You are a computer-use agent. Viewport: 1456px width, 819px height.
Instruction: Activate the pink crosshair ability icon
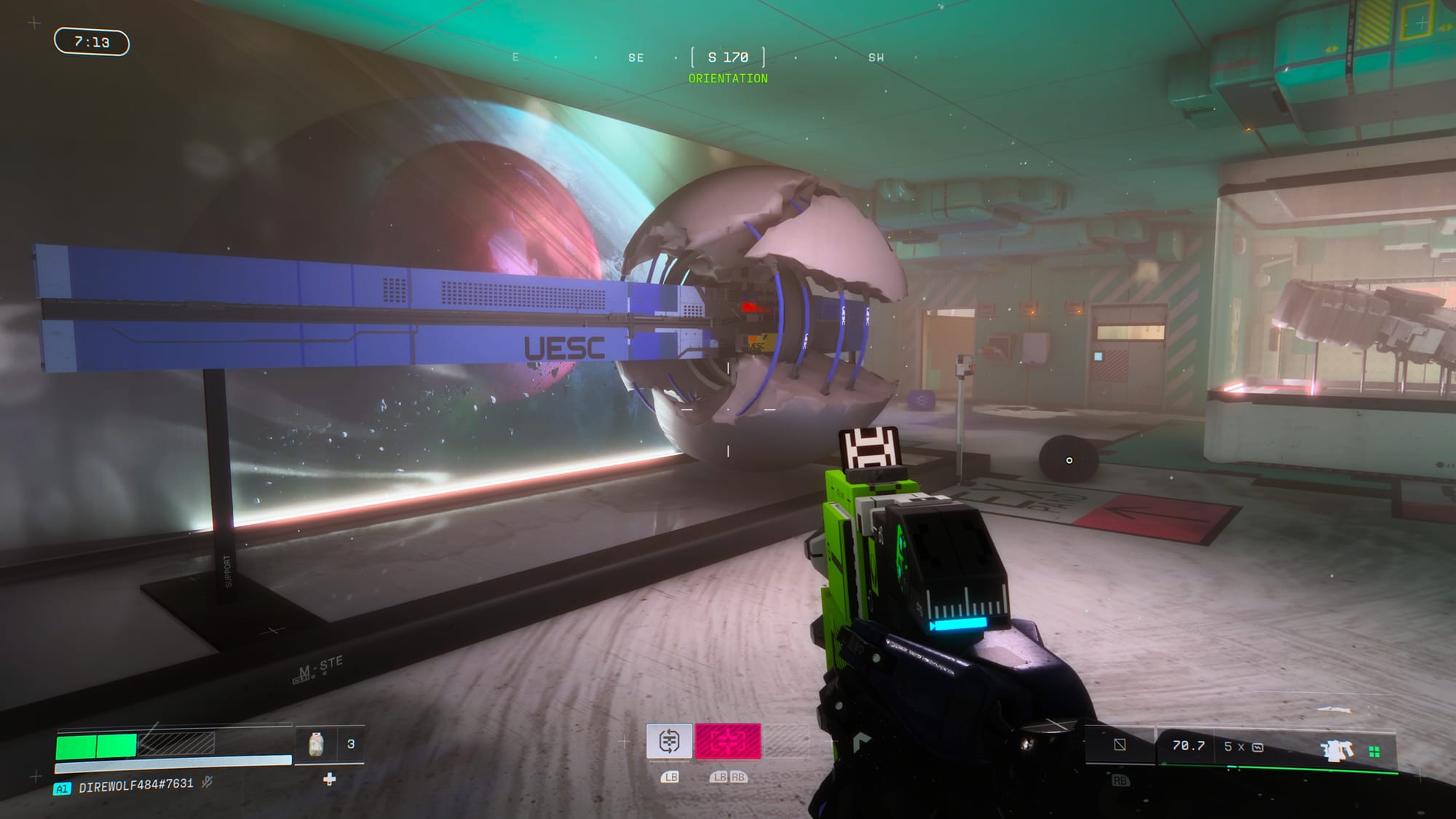click(x=728, y=741)
